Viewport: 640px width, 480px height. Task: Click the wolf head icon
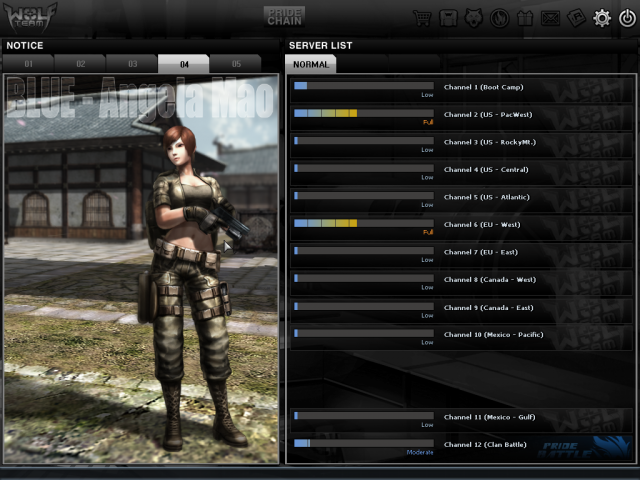(x=474, y=17)
